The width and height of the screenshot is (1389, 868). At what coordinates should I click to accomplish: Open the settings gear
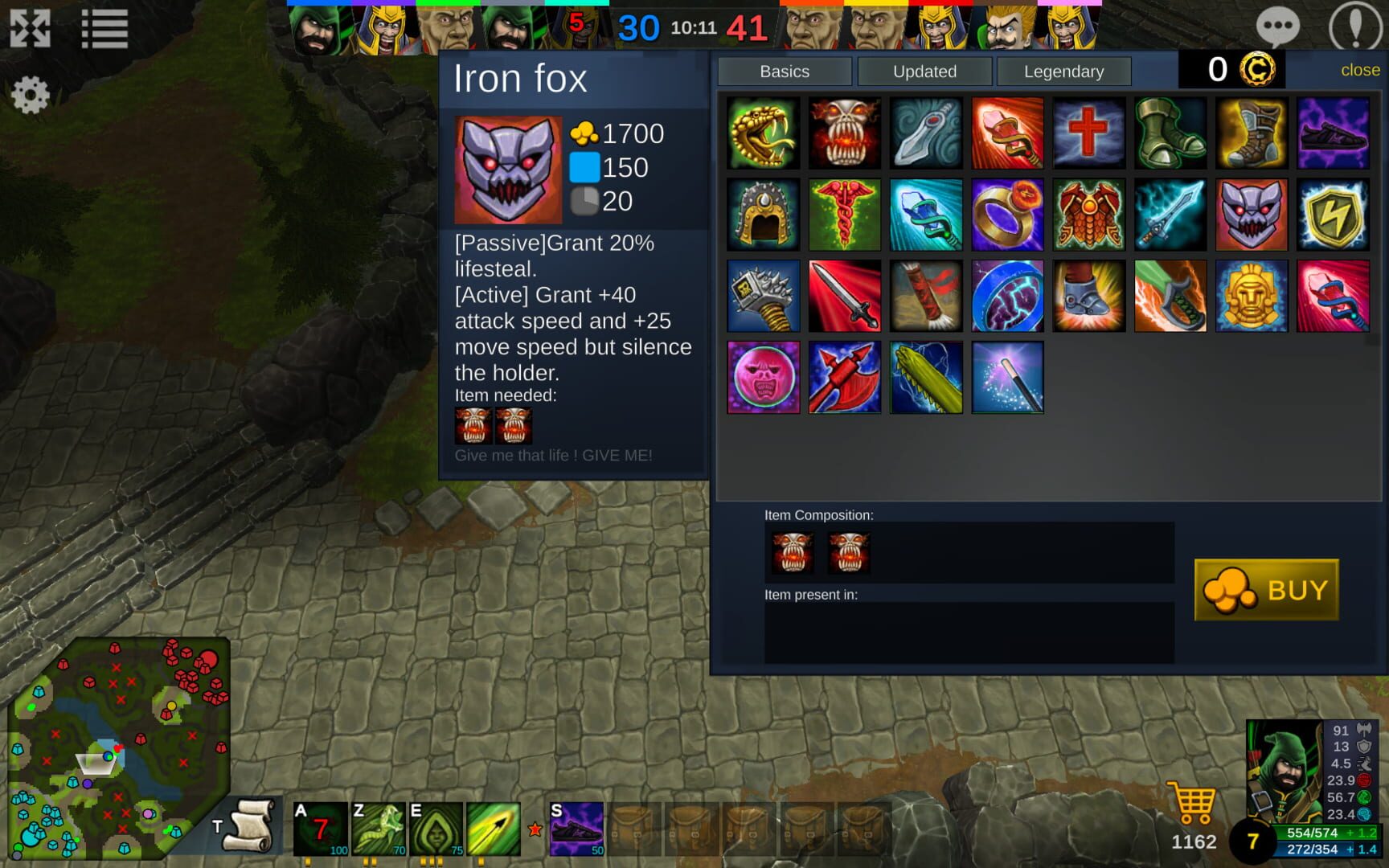point(30,94)
